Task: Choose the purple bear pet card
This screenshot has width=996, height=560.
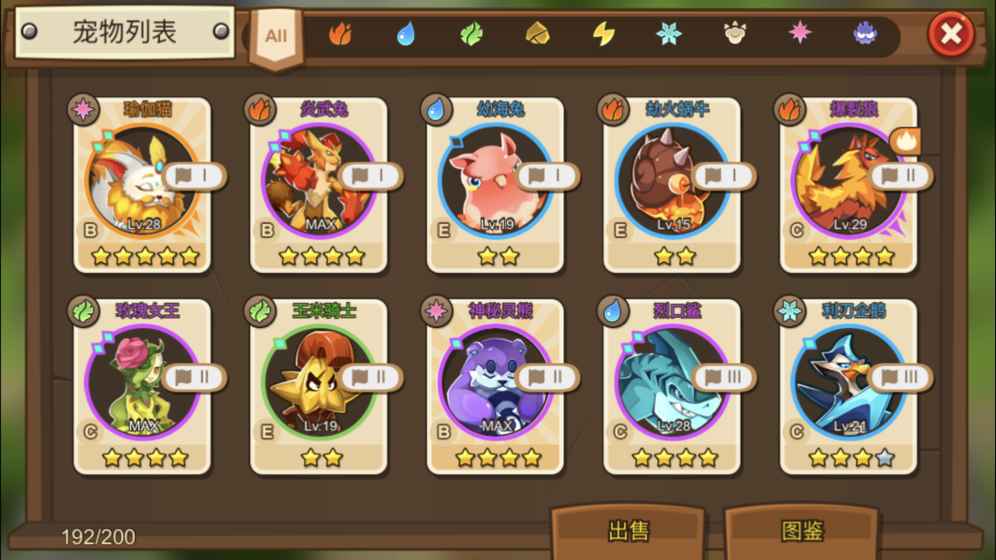Action: [x=495, y=386]
